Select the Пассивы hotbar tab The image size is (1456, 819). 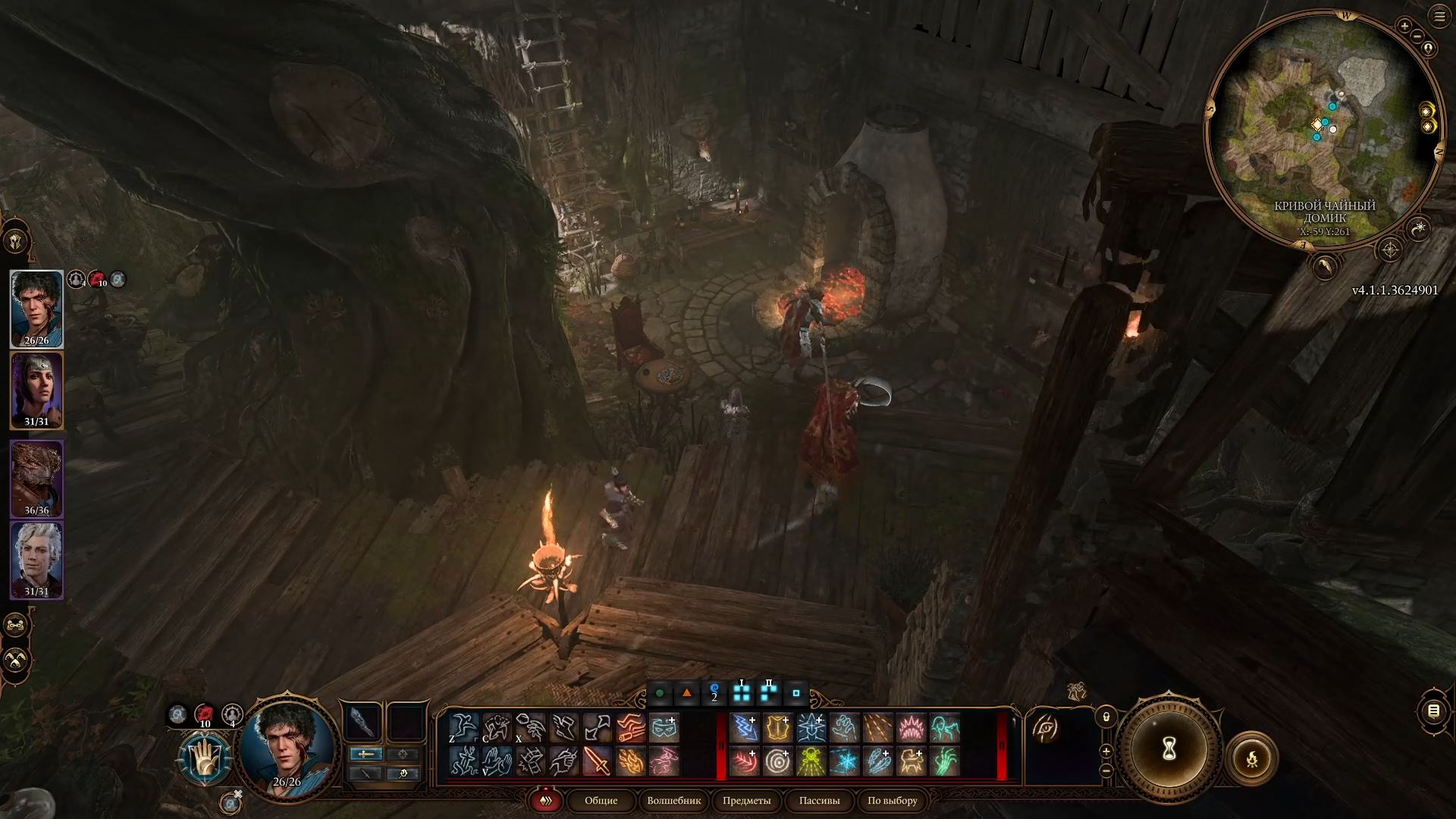coord(819,801)
